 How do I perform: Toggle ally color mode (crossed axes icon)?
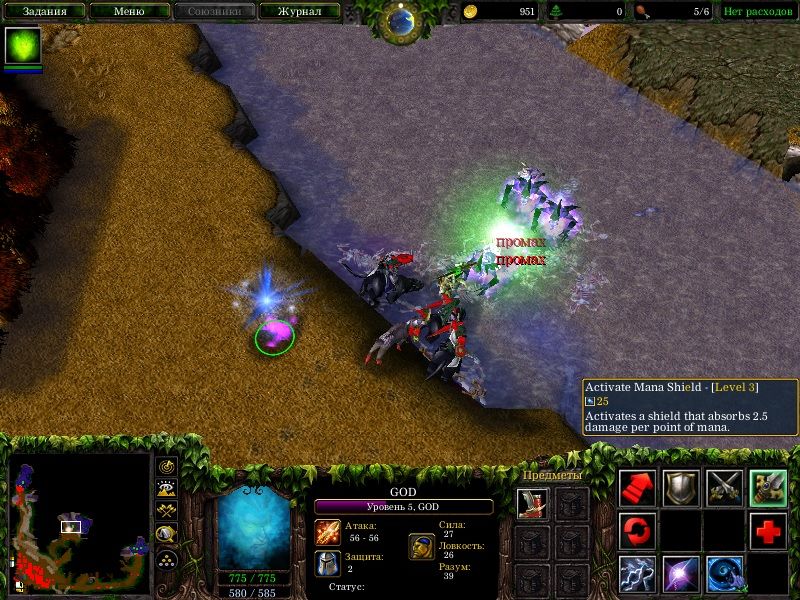click(166, 511)
